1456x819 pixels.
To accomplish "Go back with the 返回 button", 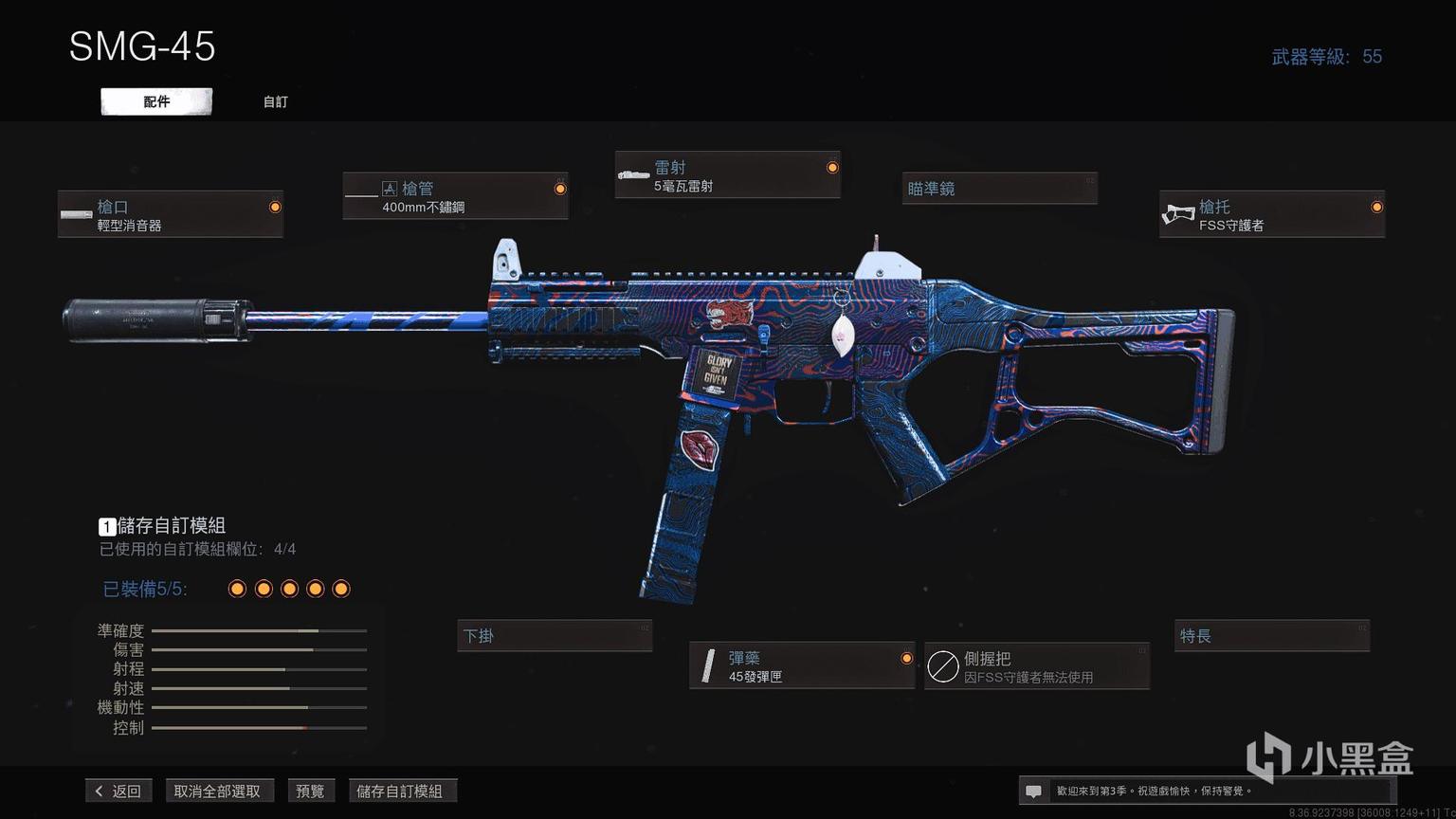I will 118,791.
